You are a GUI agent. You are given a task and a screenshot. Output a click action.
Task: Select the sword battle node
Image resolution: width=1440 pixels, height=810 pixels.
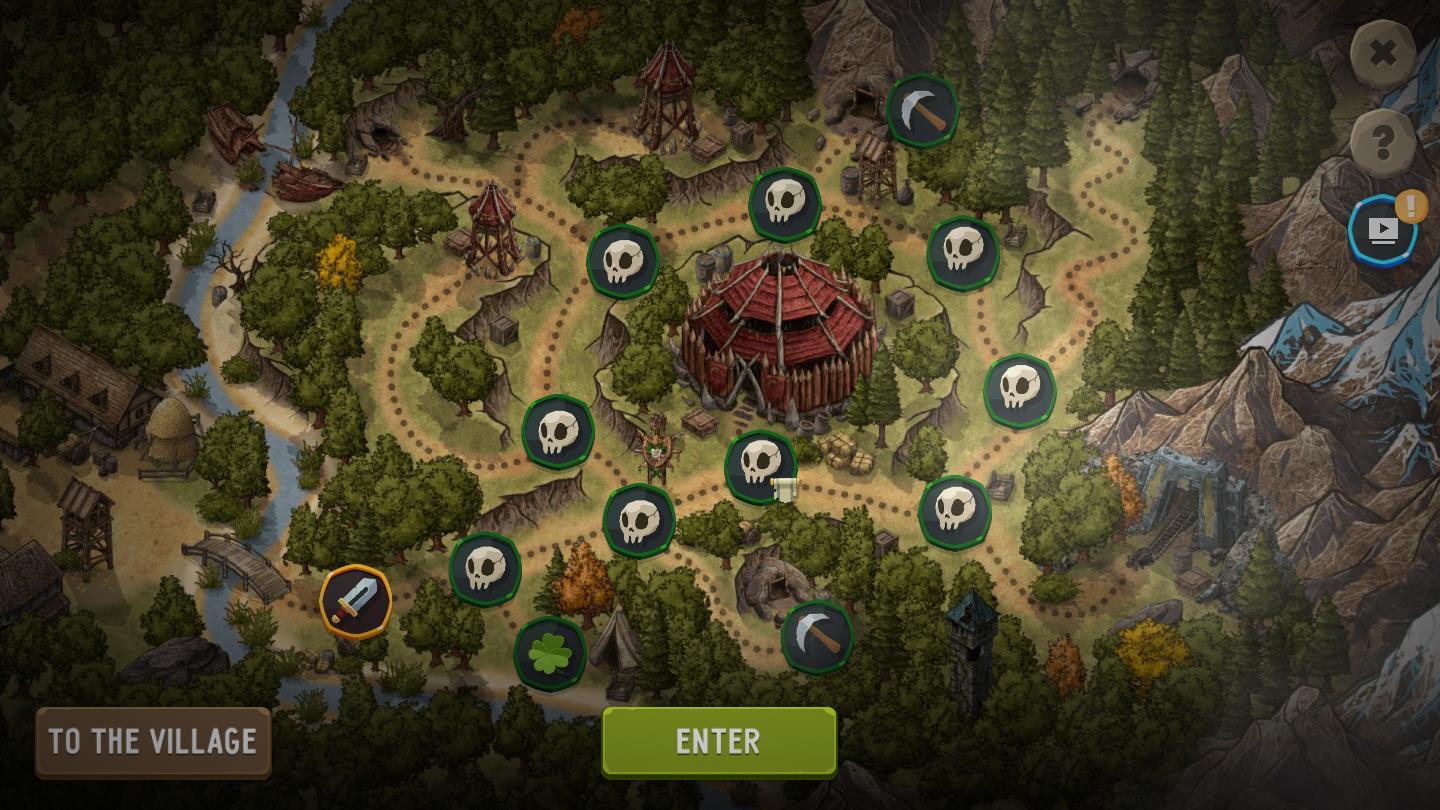pyautogui.click(x=355, y=601)
